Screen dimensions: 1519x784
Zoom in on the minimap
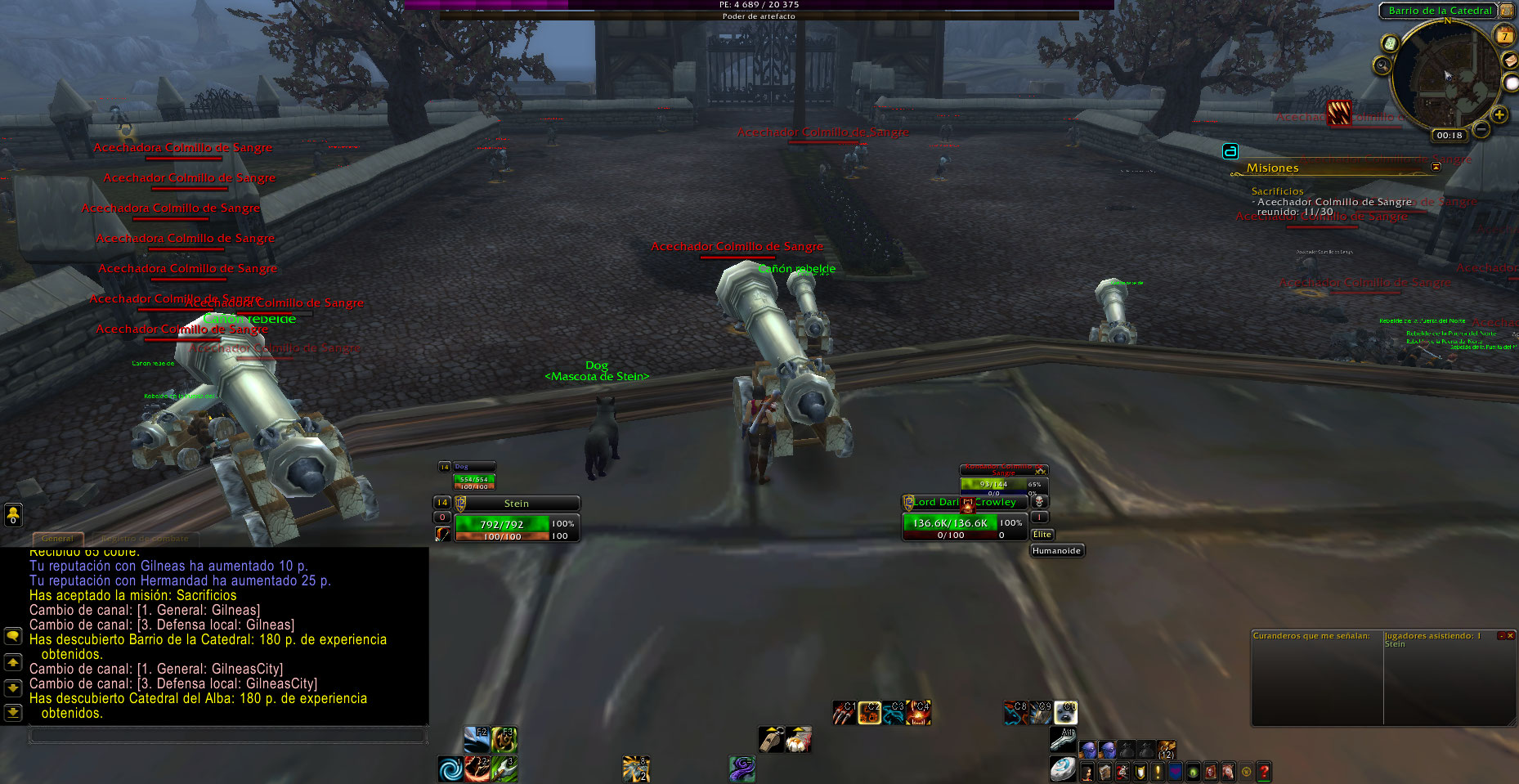point(1499,115)
